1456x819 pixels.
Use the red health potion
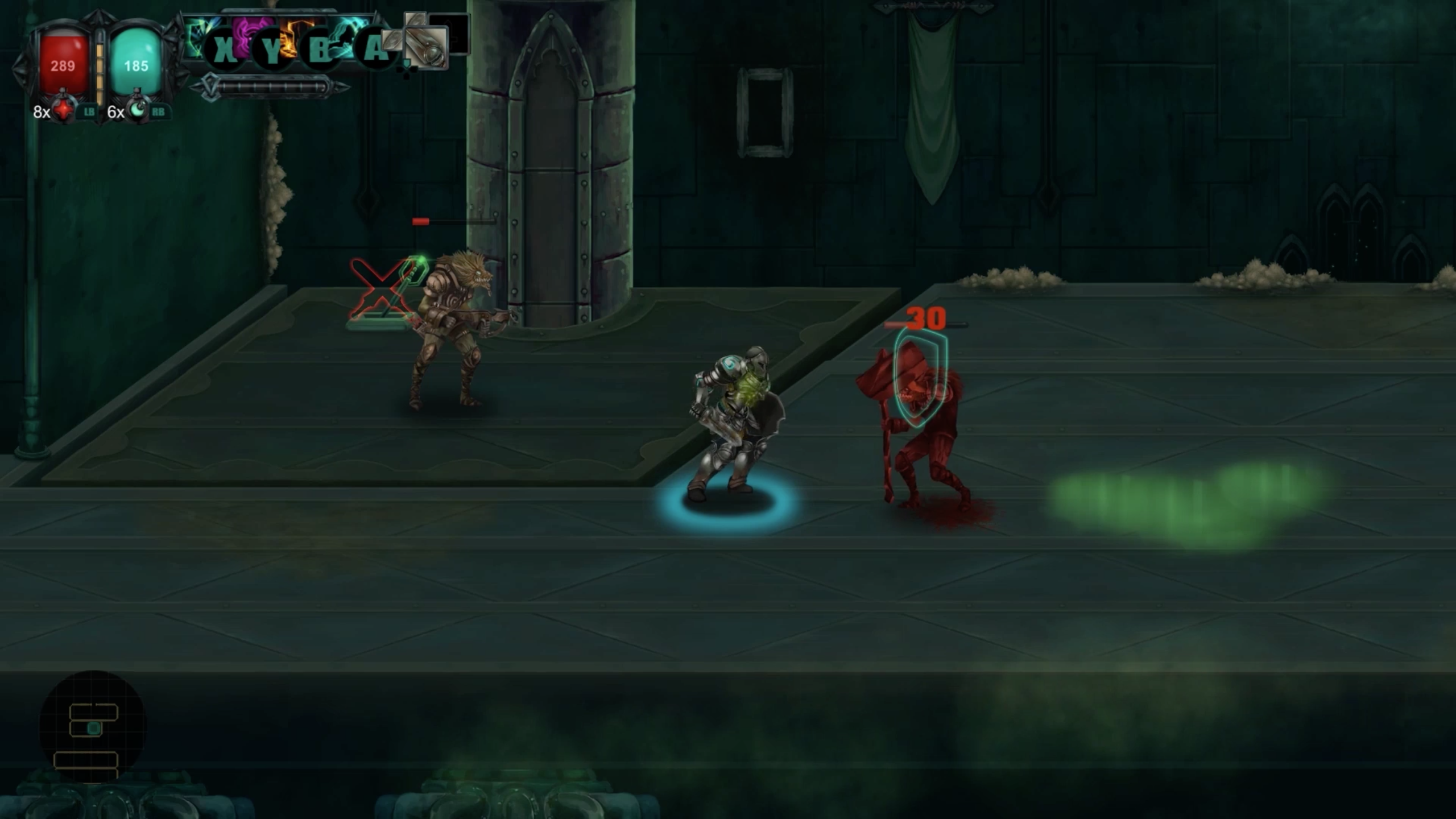click(63, 110)
